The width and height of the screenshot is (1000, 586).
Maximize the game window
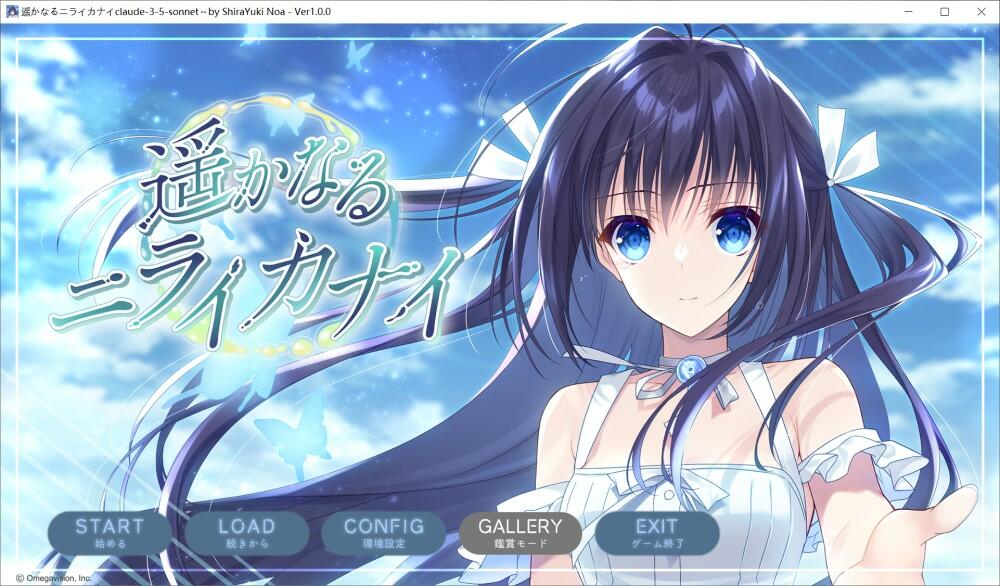pyautogui.click(x=944, y=11)
